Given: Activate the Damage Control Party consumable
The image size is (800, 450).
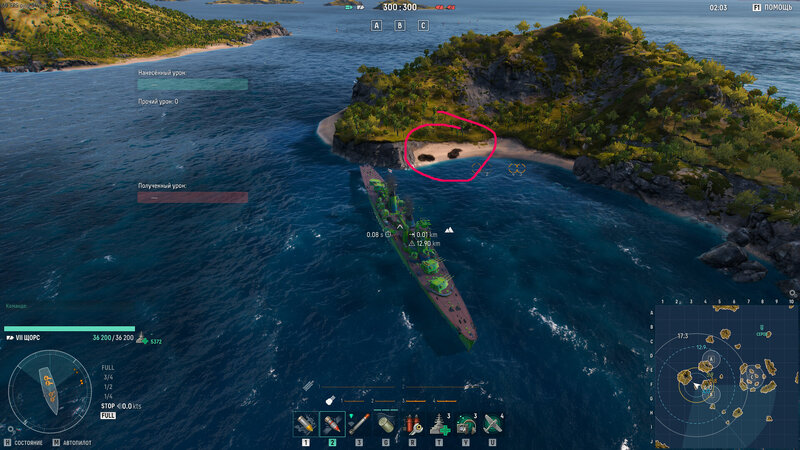Looking at the screenshot, I should [412, 423].
